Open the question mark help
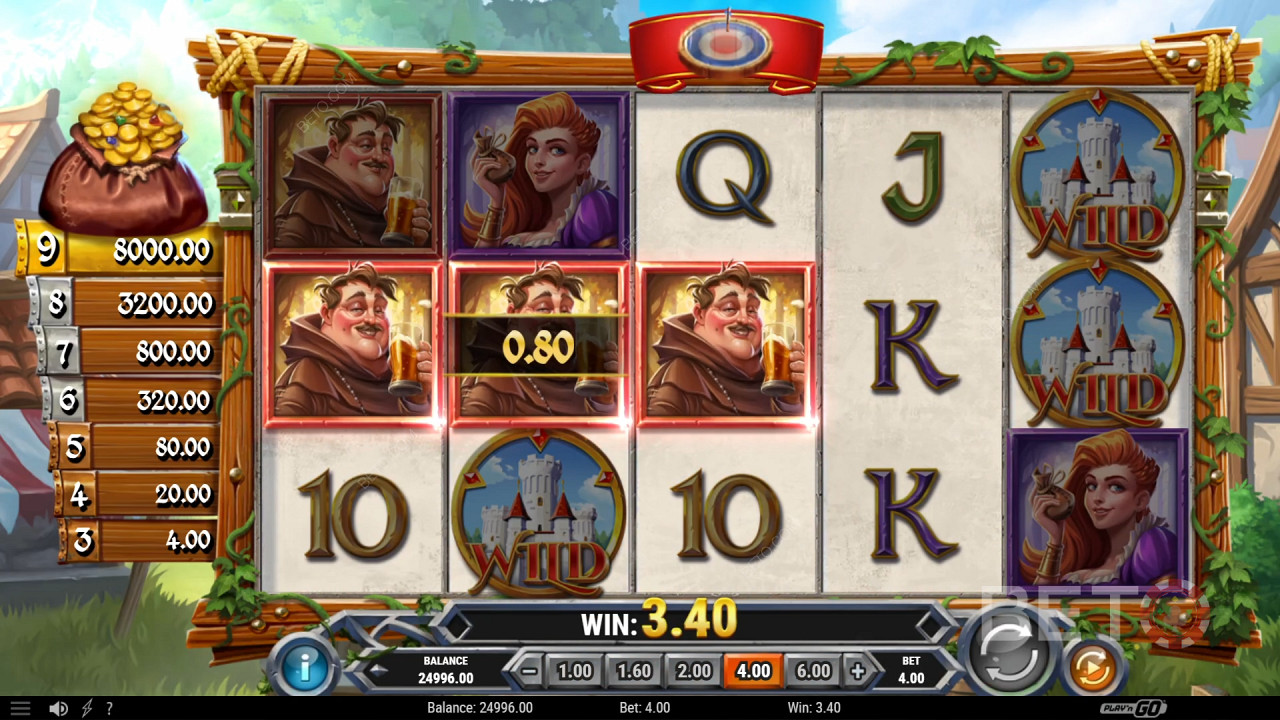 coord(109,708)
